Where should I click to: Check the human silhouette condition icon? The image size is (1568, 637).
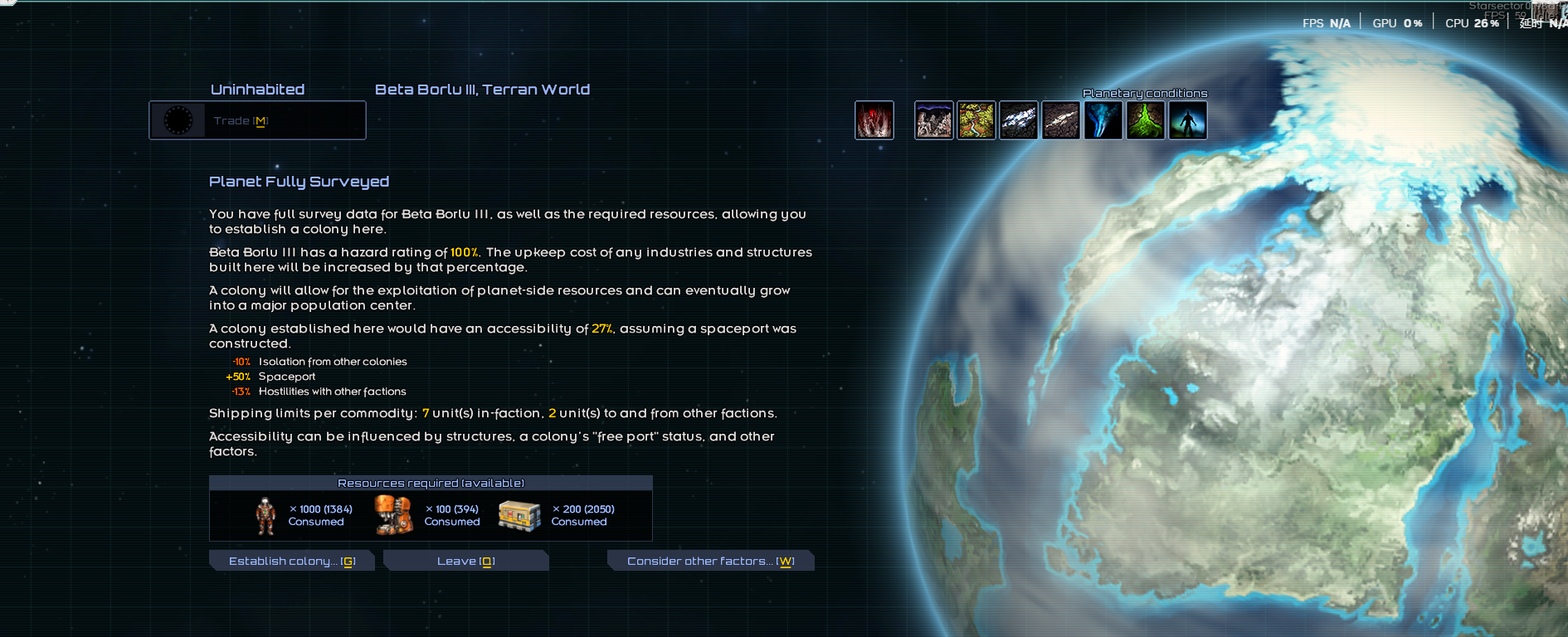(x=1188, y=121)
